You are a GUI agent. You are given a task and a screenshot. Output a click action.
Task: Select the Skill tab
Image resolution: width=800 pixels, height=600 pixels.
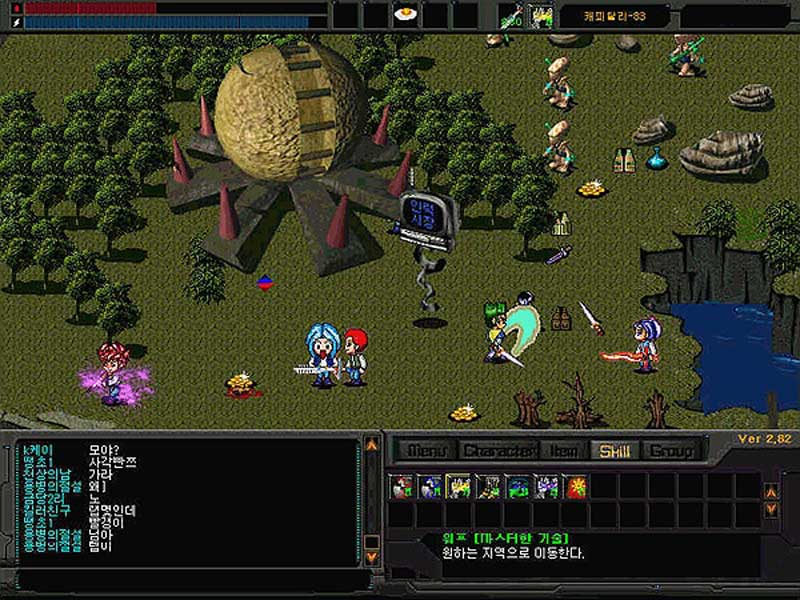tap(614, 451)
